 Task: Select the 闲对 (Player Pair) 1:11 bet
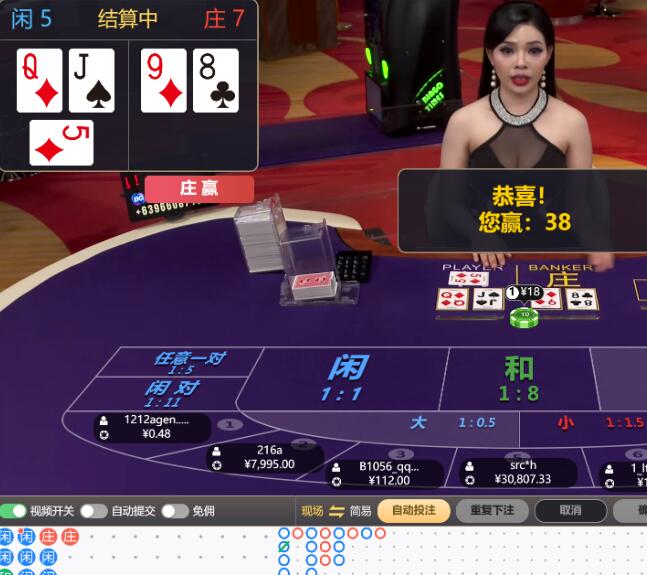point(170,392)
